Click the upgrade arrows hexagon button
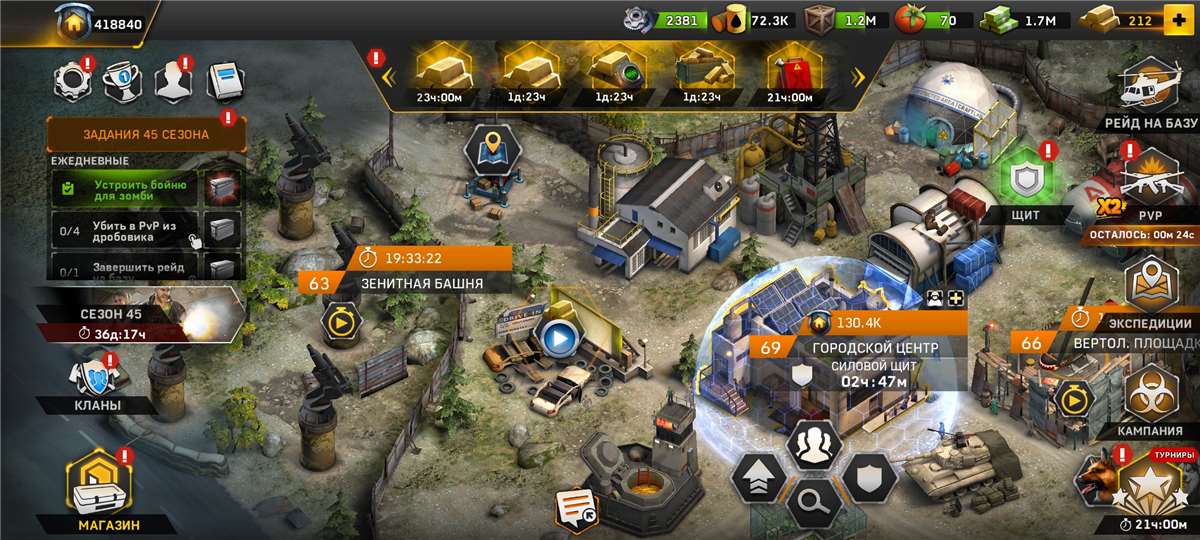1200x540 pixels. (757, 480)
